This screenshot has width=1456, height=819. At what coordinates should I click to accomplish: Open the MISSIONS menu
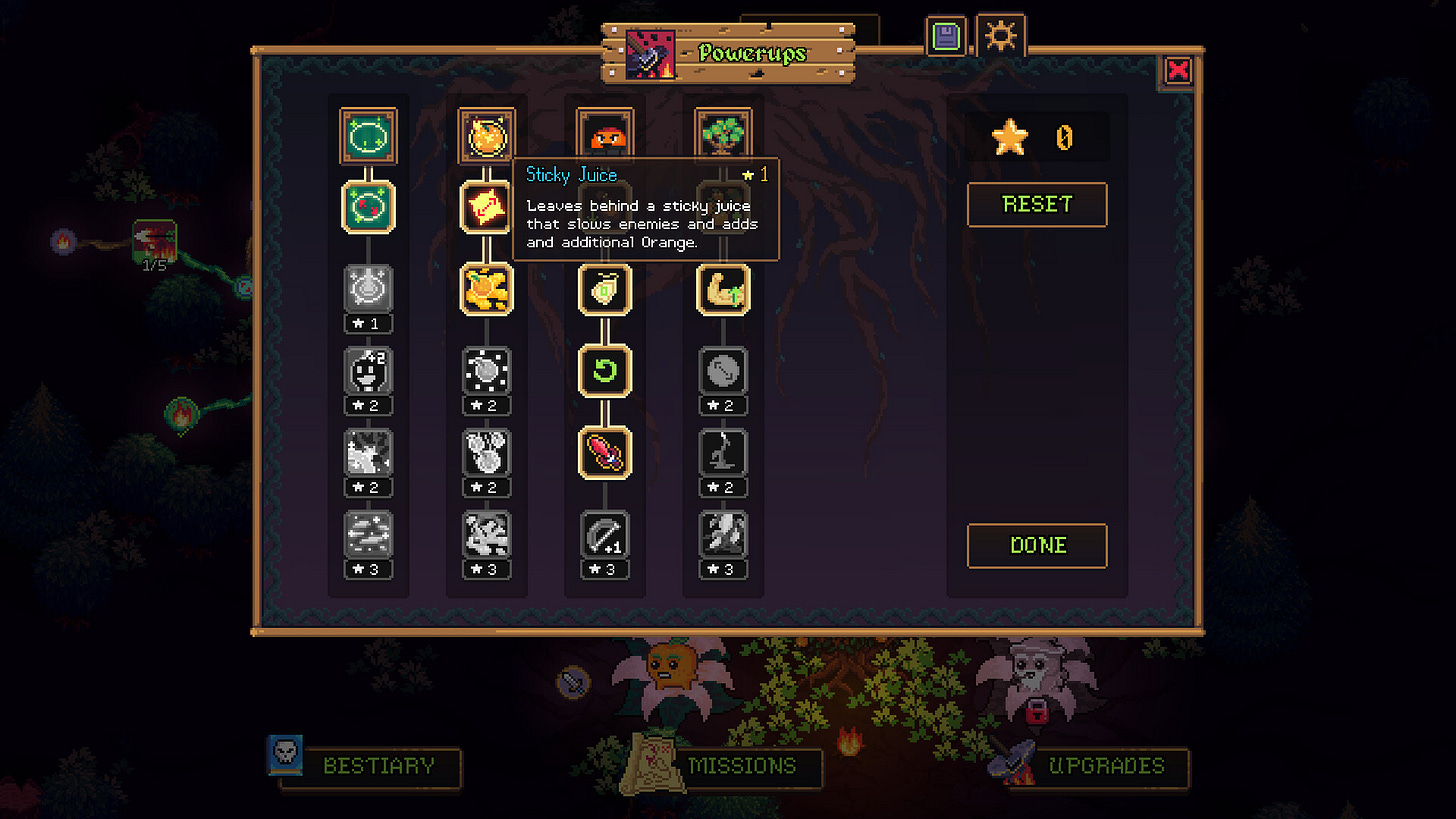[740, 767]
